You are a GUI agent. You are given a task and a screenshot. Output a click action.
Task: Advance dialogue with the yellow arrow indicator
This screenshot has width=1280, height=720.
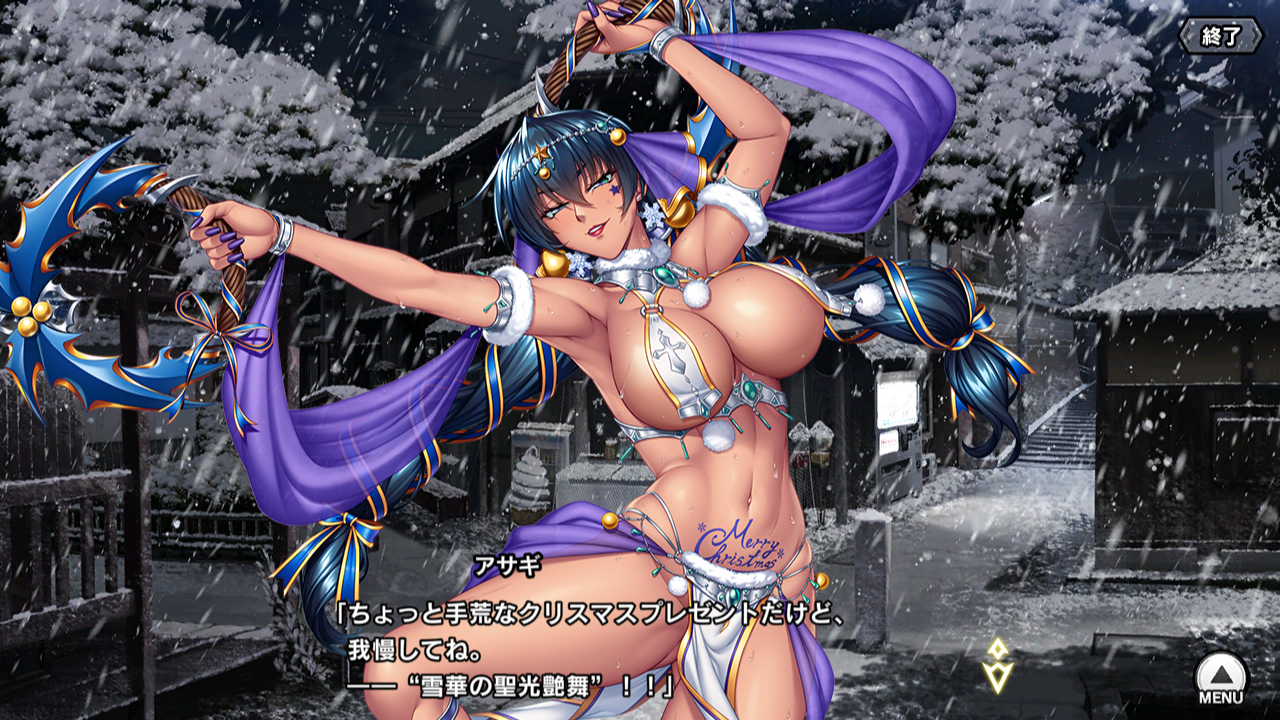tap(997, 666)
